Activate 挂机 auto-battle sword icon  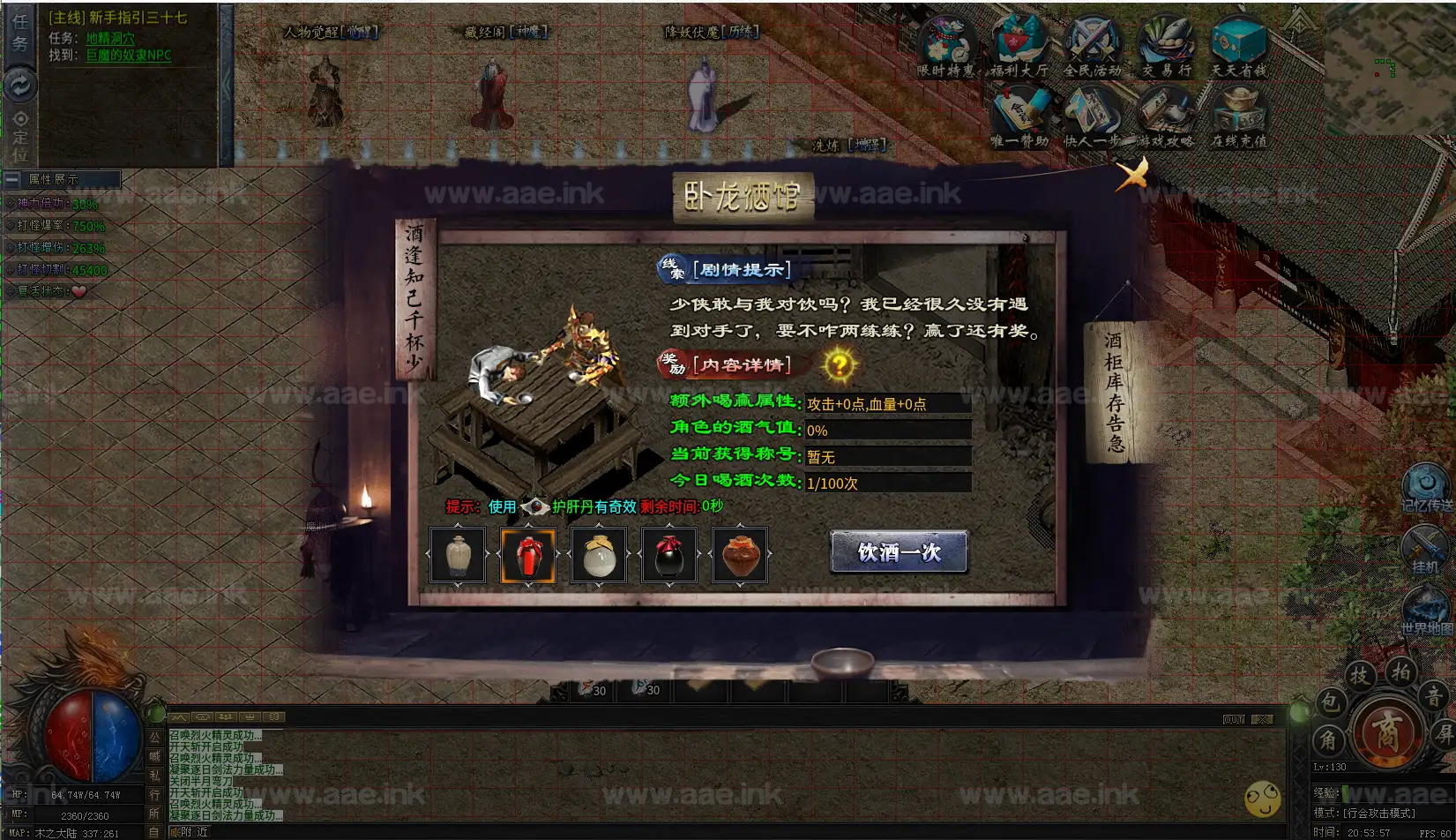pyautogui.click(x=1424, y=549)
